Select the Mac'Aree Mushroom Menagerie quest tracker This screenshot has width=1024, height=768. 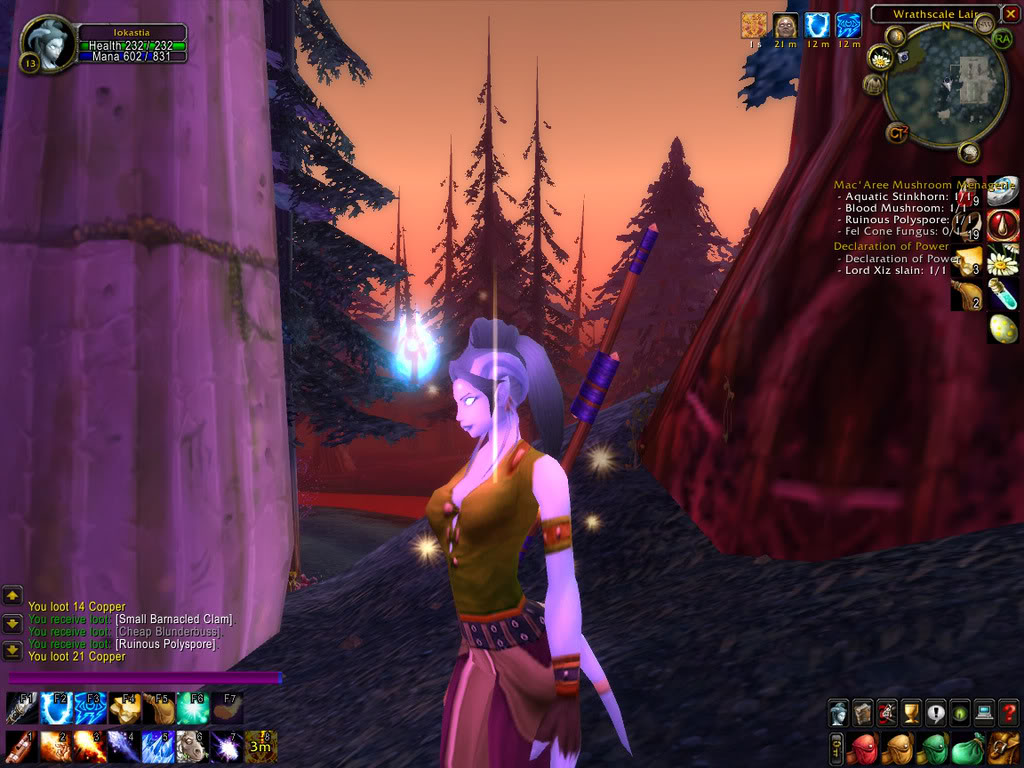coord(893,185)
